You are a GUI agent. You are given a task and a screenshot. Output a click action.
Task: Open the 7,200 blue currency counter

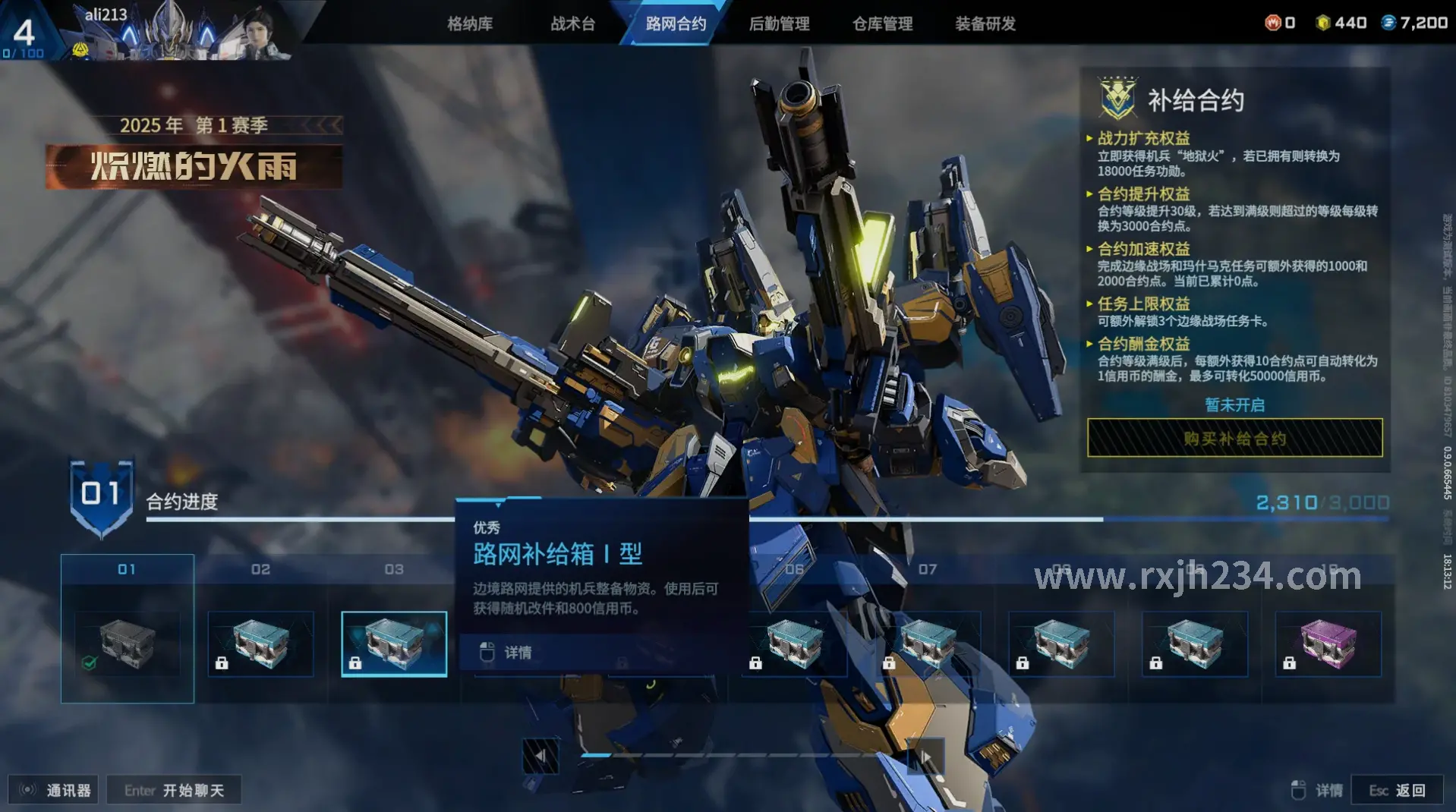pos(1415,23)
